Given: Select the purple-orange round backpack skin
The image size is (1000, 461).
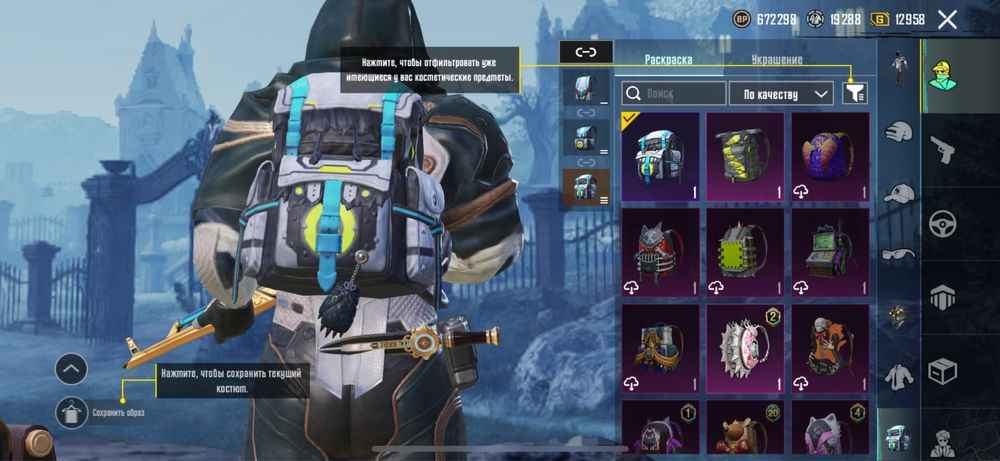Looking at the screenshot, I should point(830,156).
